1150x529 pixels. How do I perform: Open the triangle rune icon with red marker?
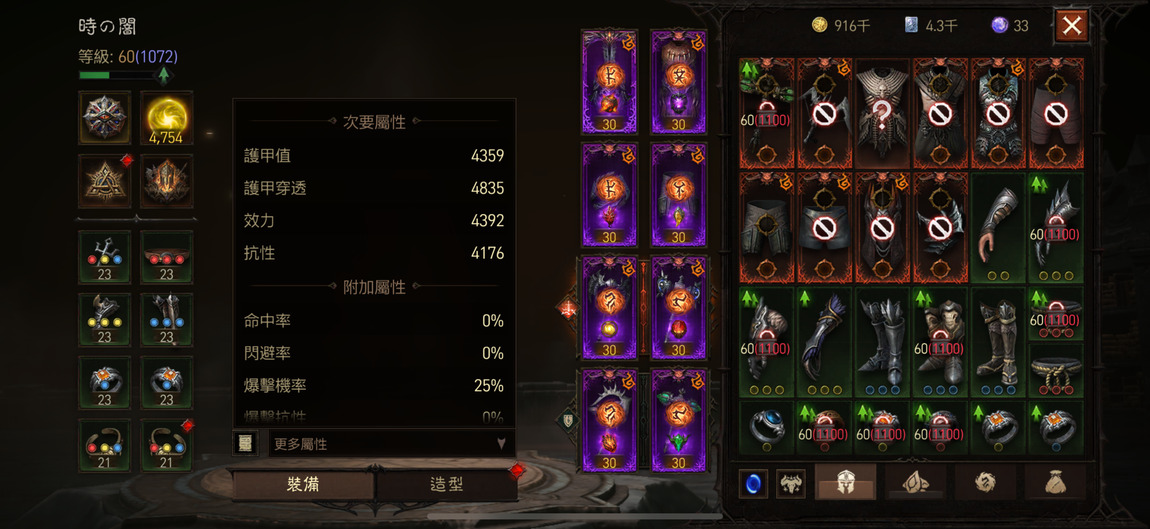[105, 182]
